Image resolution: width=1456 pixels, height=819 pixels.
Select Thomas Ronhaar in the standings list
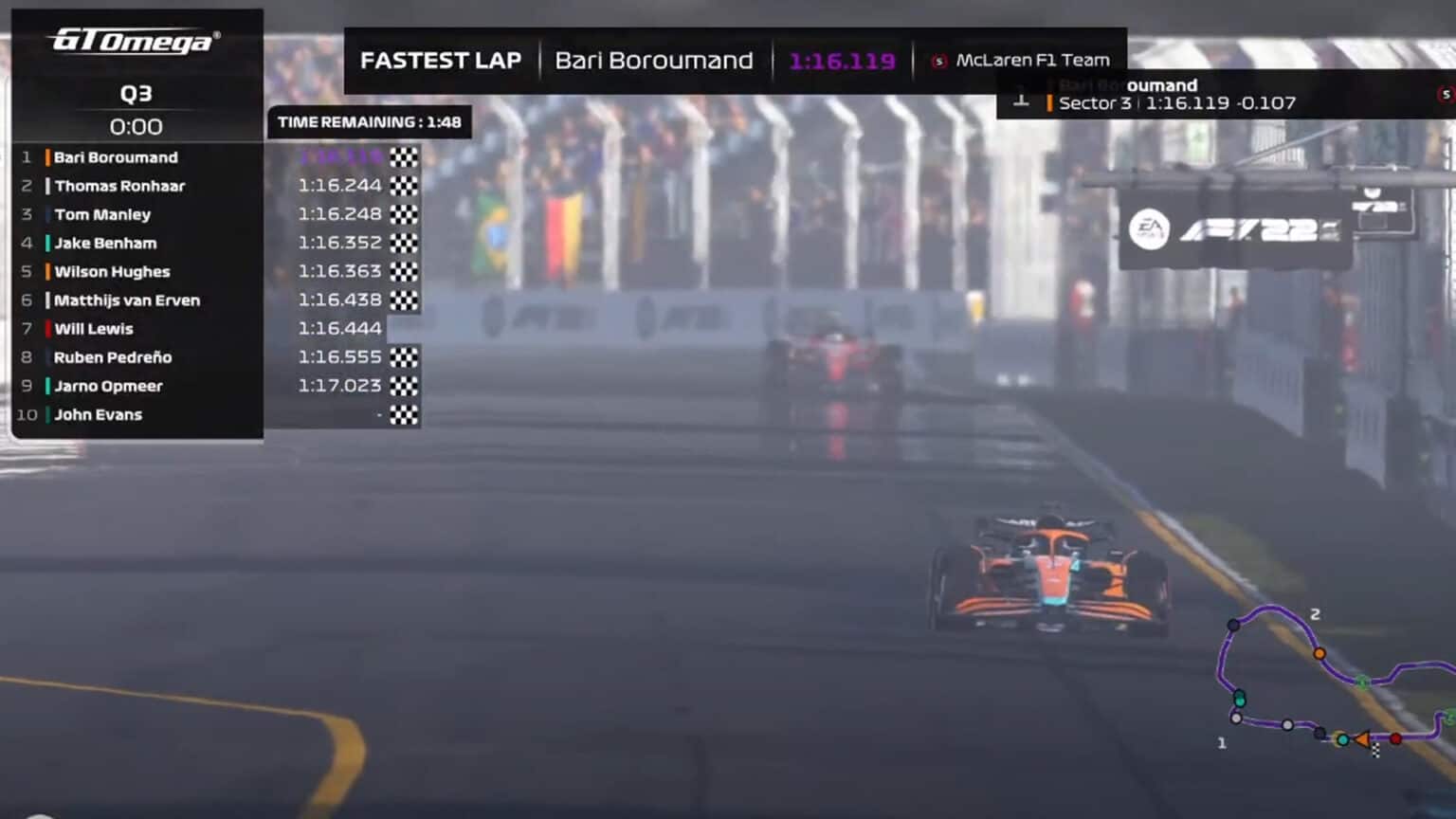pyautogui.click(x=120, y=186)
